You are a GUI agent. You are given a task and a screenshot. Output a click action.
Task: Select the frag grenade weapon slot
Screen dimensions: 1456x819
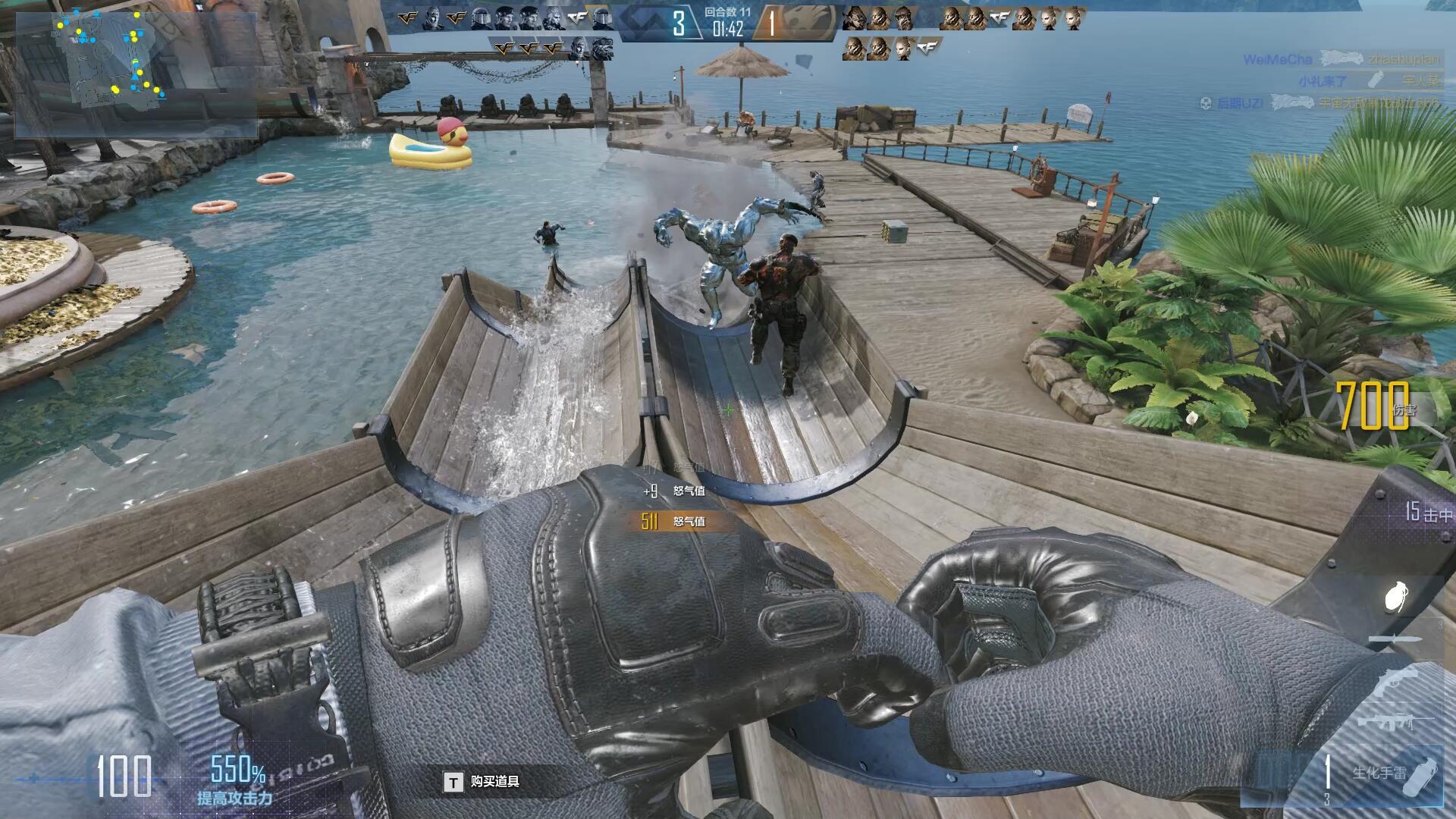[x=1395, y=596]
